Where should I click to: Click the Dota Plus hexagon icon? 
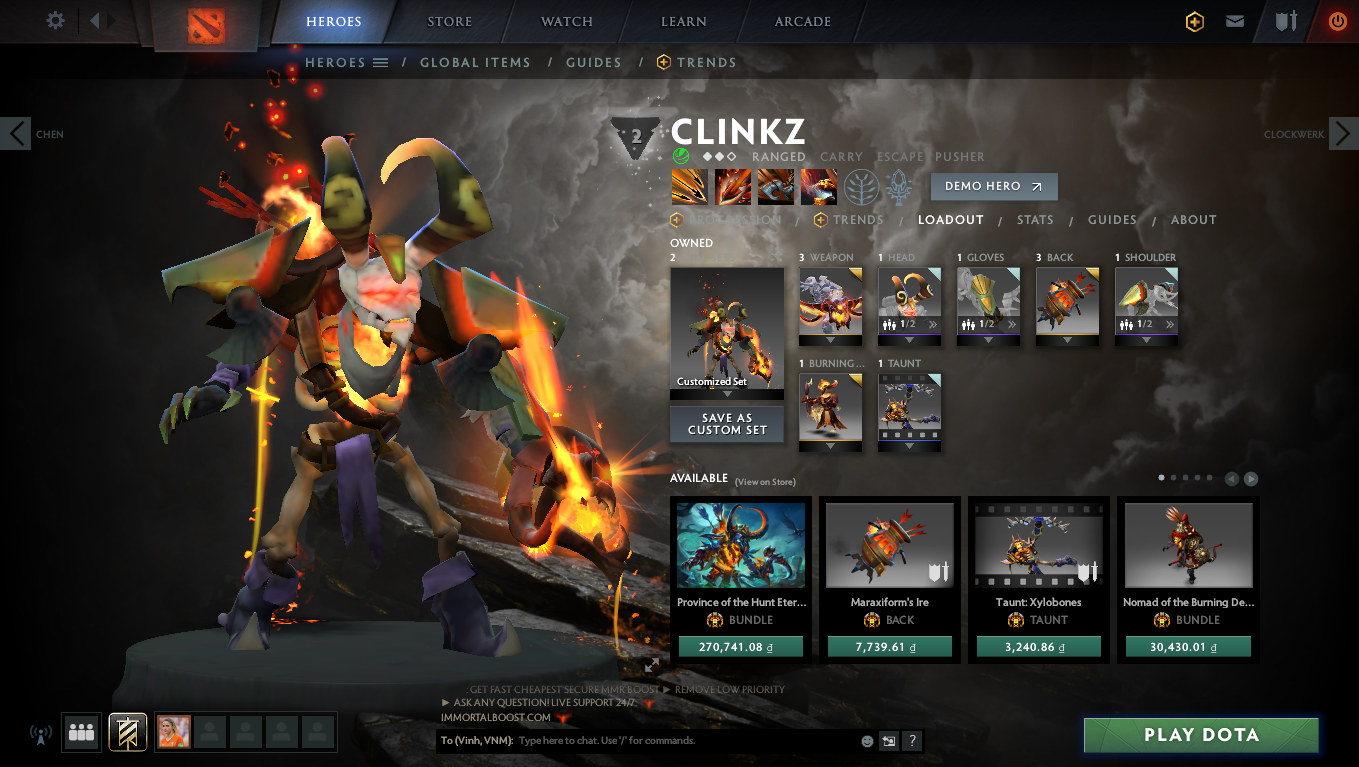point(1195,20)
